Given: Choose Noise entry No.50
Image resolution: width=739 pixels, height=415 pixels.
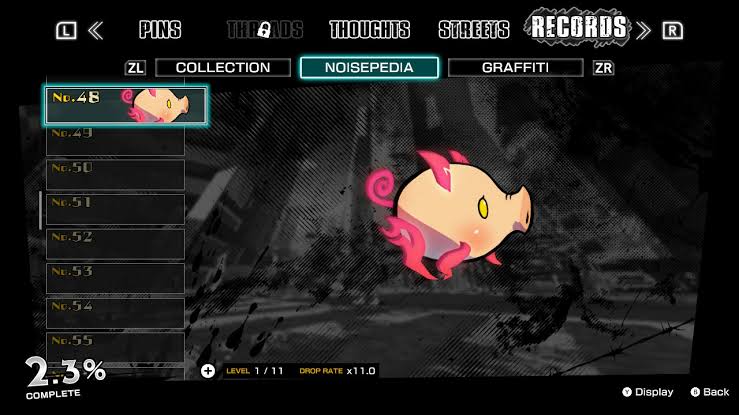Looking at the screenshot, I should pos(115,174).
